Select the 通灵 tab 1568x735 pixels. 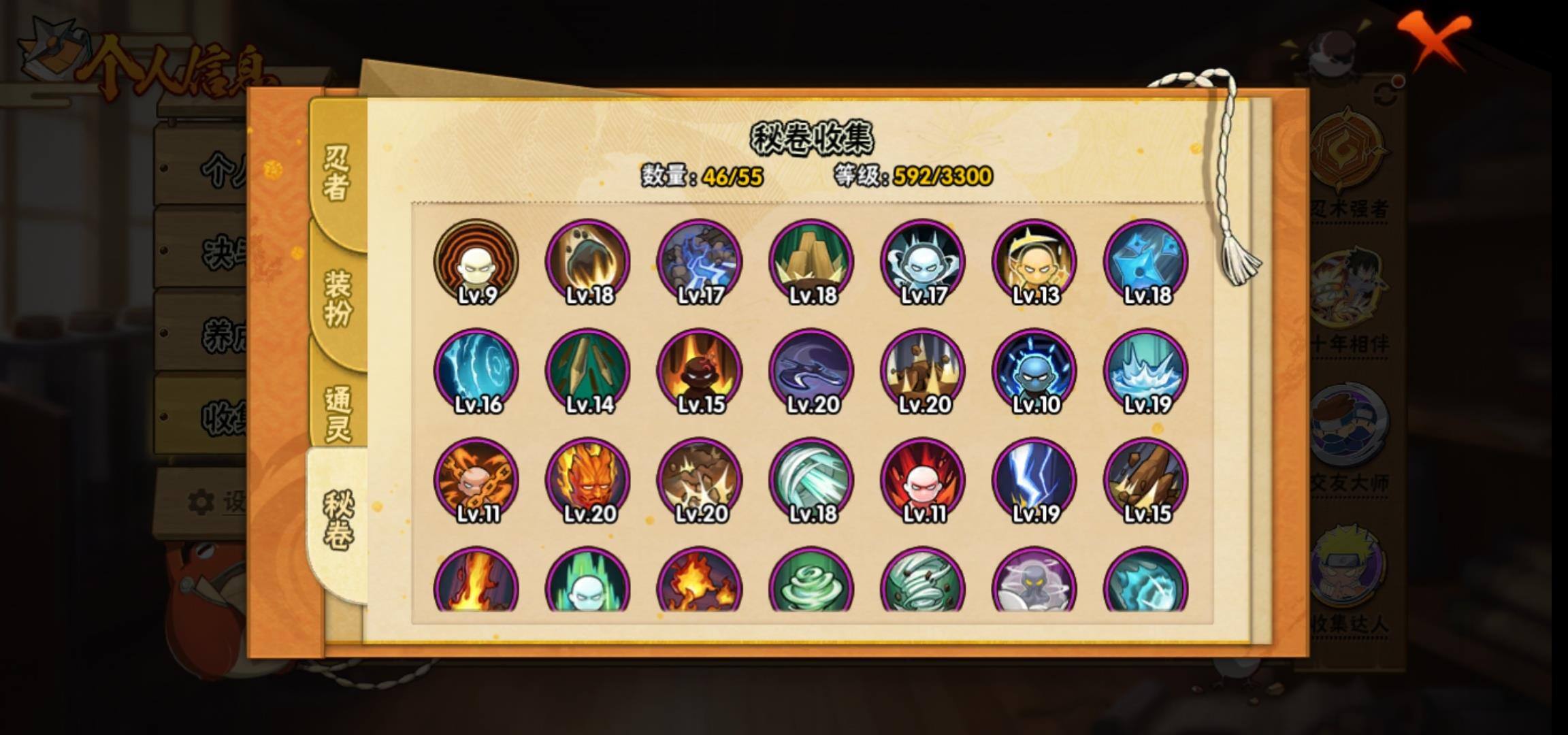click(338, 413)
